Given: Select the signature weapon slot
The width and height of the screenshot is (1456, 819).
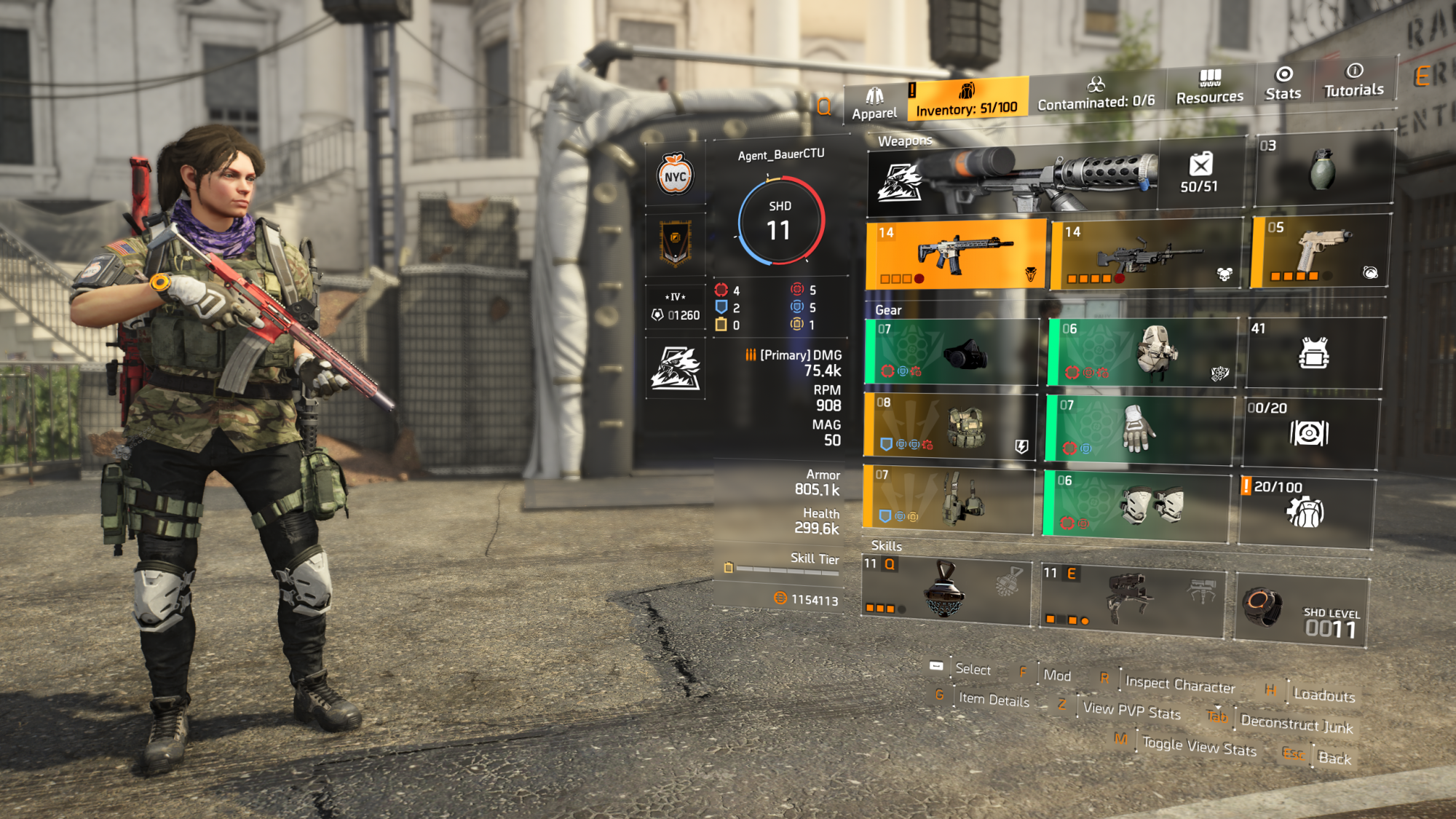Looking at the screenshot, I should point(1012,177).
